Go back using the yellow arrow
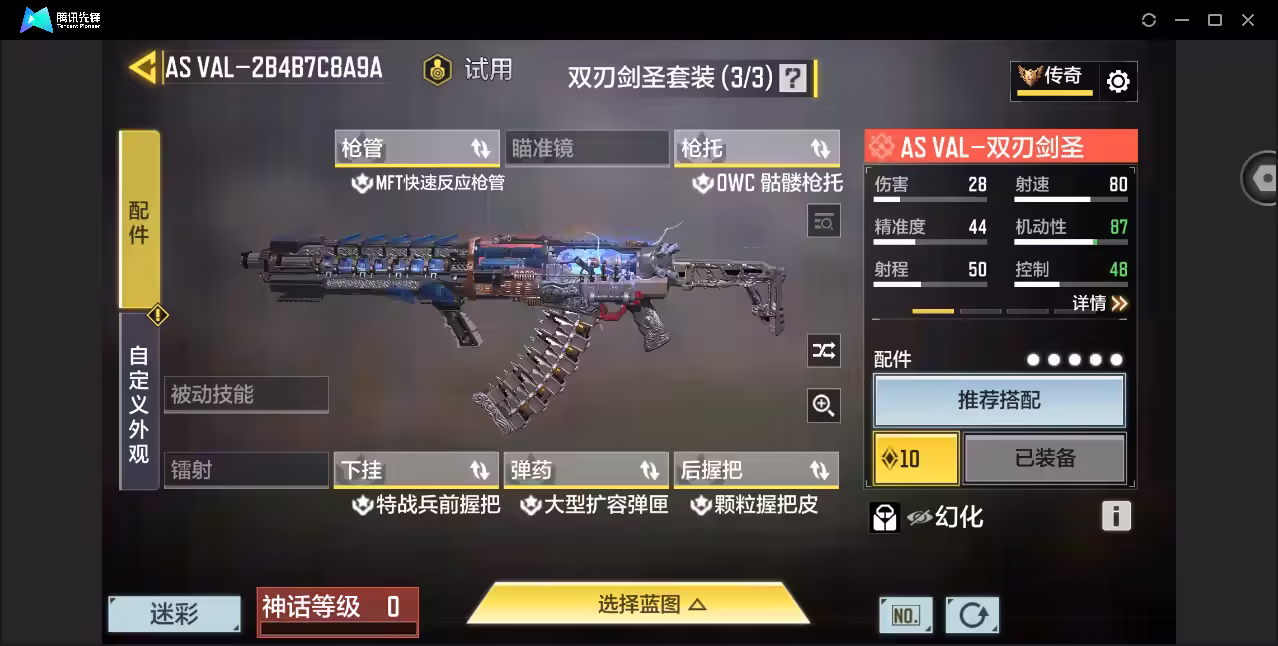 pos(144,67)
